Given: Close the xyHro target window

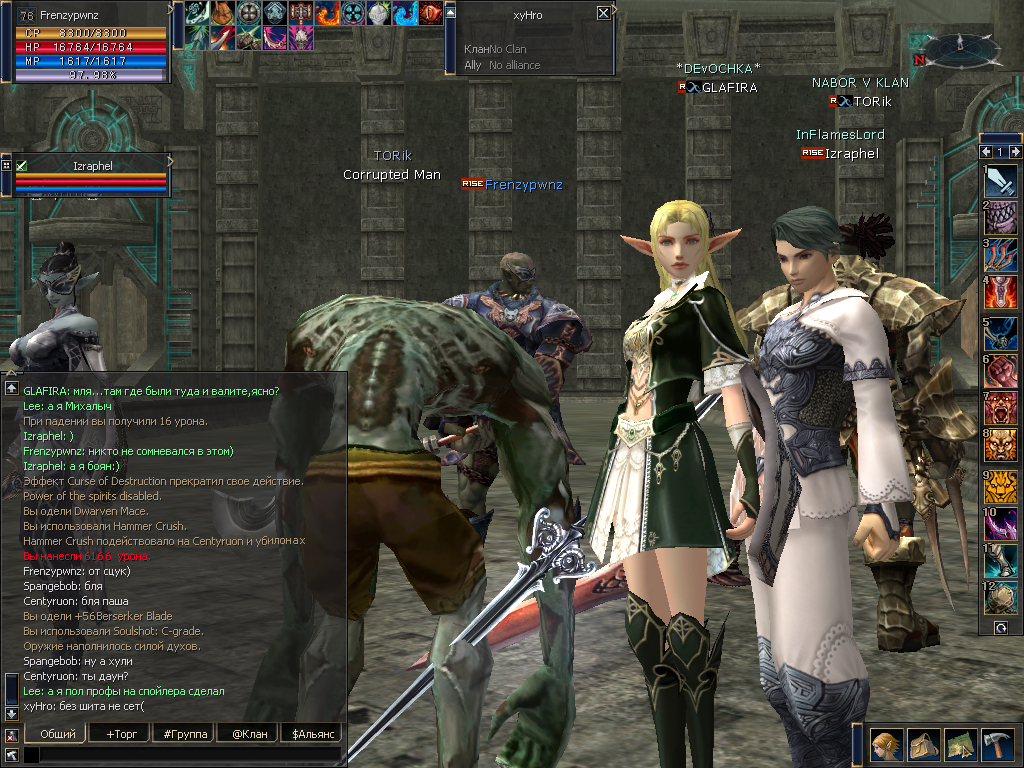Looking at the screenshot, I should pos(603,13).
